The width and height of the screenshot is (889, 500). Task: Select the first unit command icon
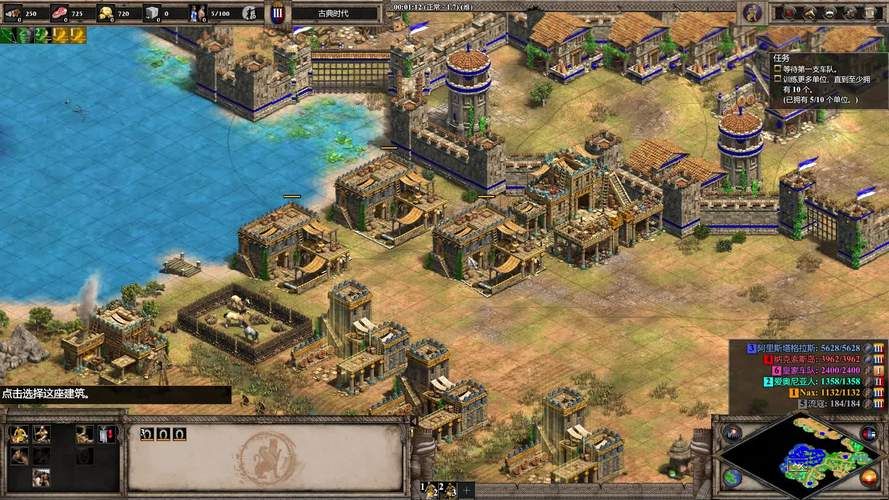[x=18, y=434]
